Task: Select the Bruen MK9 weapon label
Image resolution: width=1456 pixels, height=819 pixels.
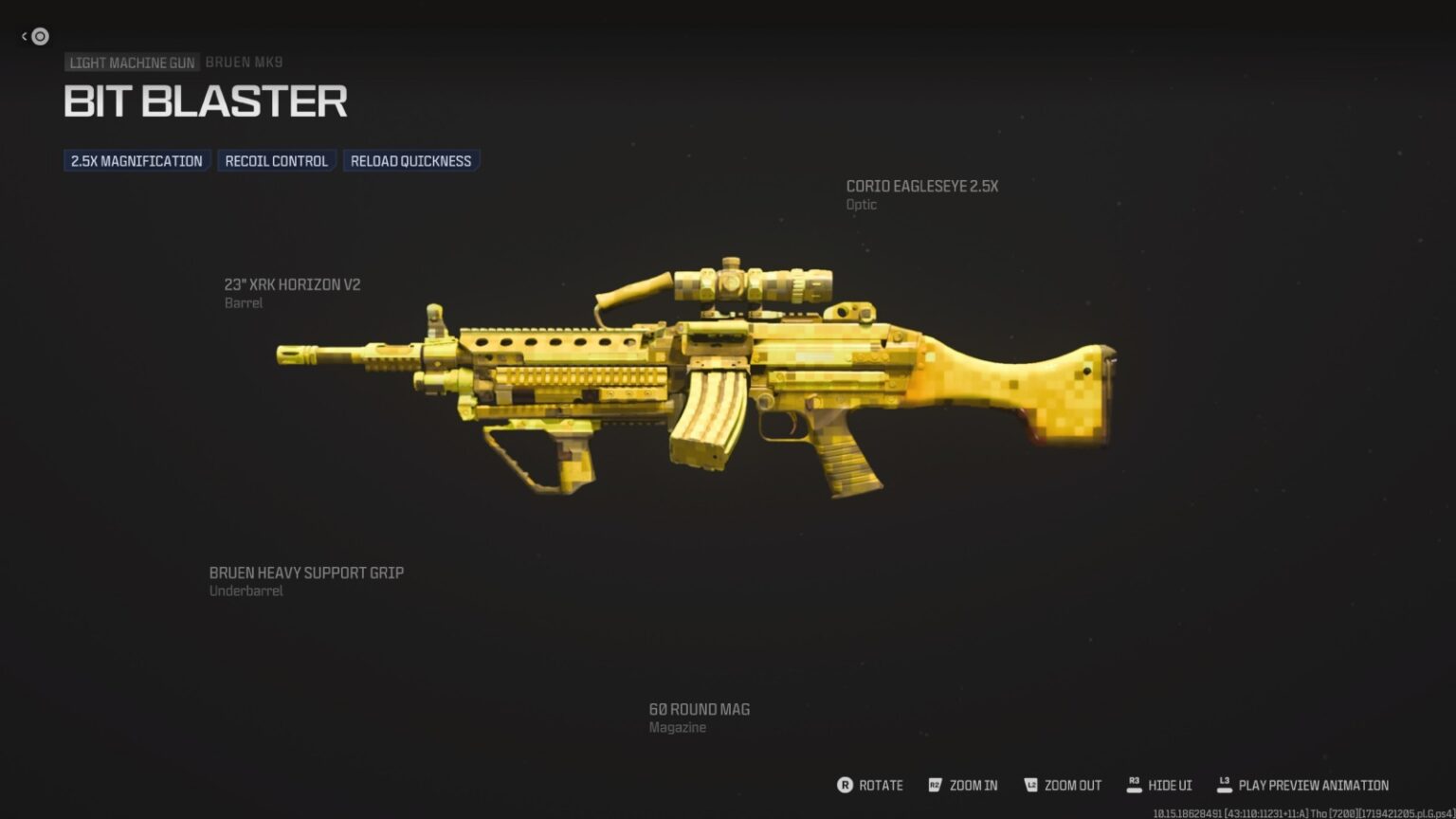Action: (245, 62)
